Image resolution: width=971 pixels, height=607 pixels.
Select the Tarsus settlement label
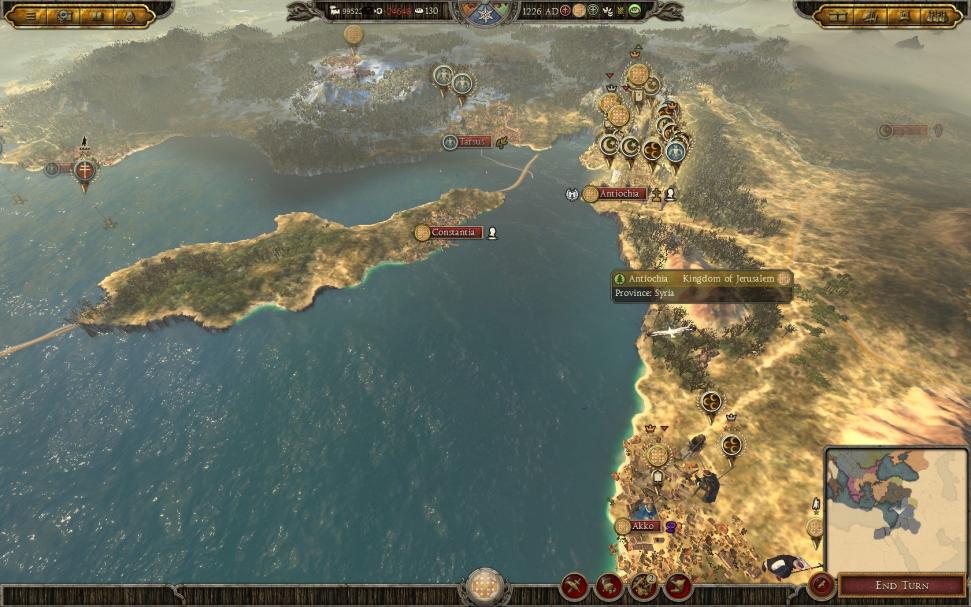(473, 142)
